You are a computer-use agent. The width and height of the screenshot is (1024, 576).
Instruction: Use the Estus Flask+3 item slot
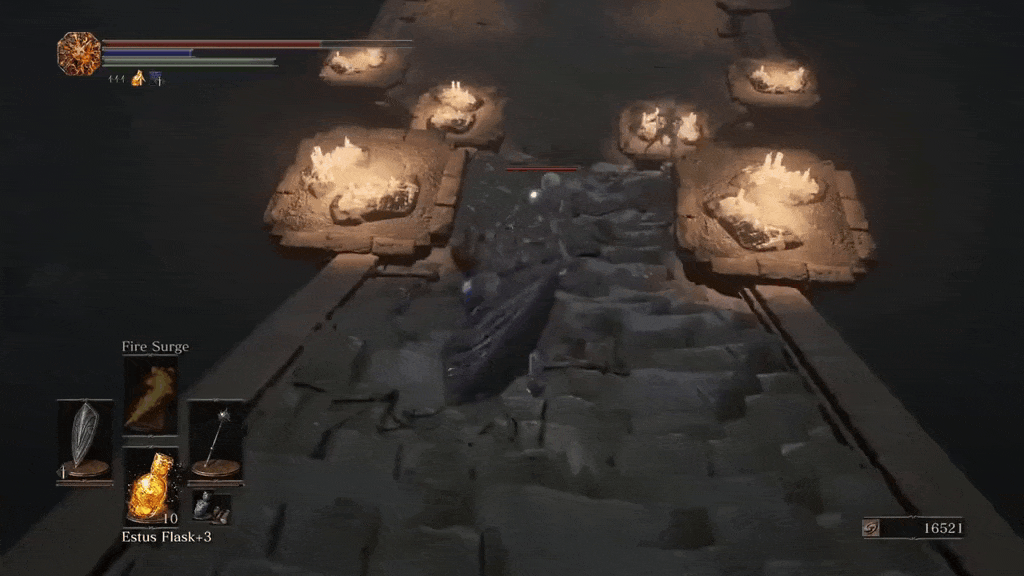pyautogui.click(x=150, y=485)
